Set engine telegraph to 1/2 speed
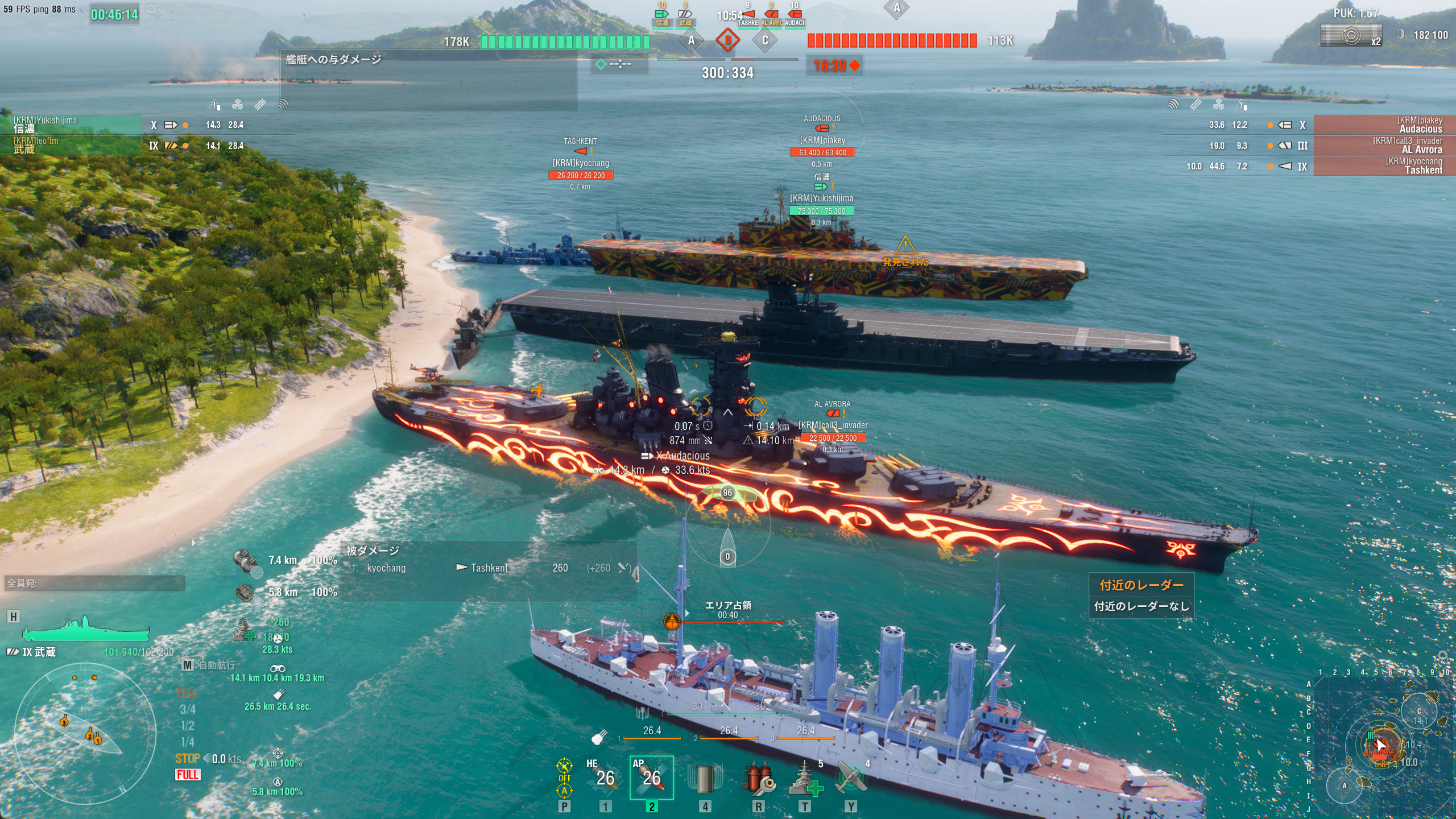 [187, 726]
